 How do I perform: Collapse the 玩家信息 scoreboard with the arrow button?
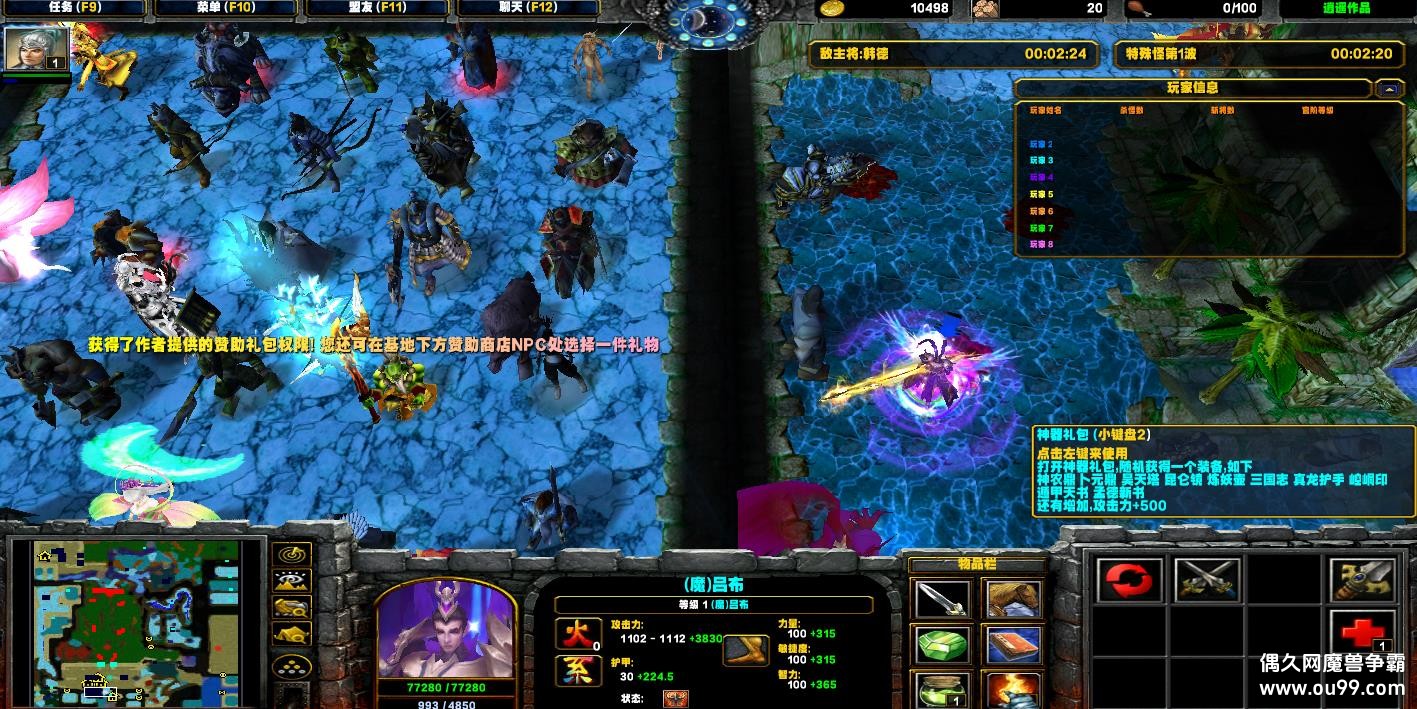pyautogui.click(x=1389, y=88)
